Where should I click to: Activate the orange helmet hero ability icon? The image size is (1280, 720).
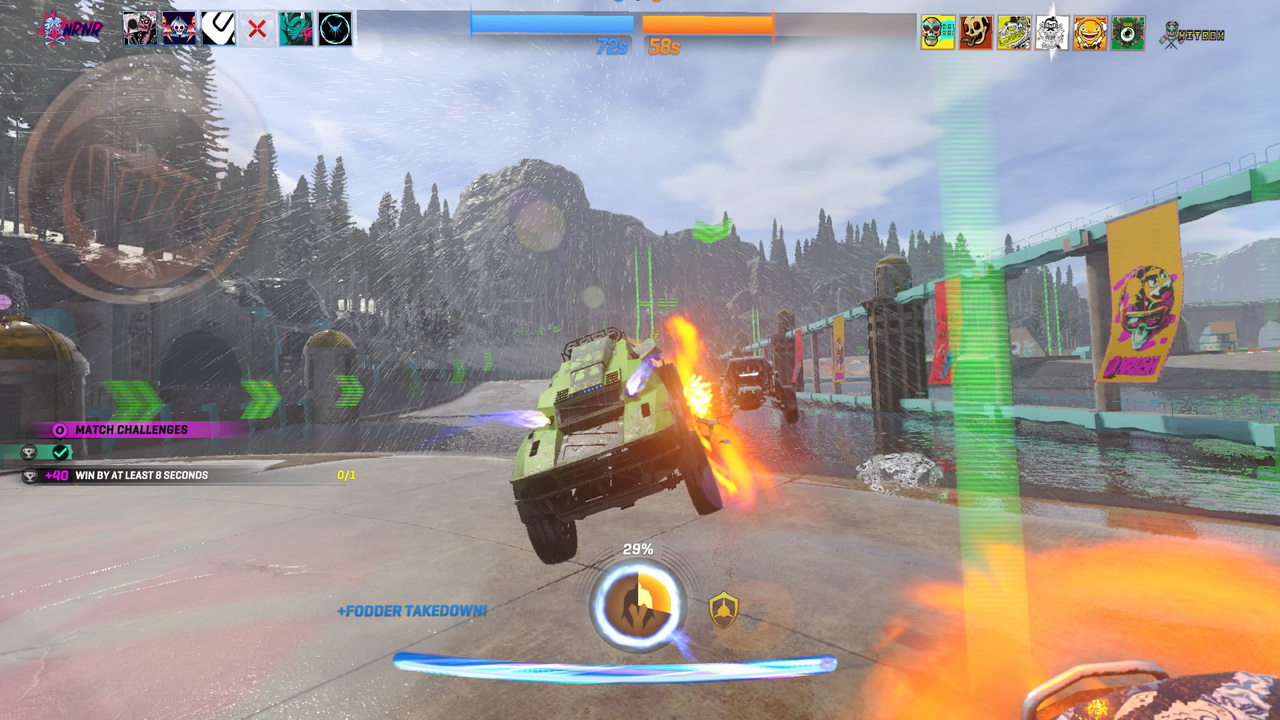pos(637,604)
